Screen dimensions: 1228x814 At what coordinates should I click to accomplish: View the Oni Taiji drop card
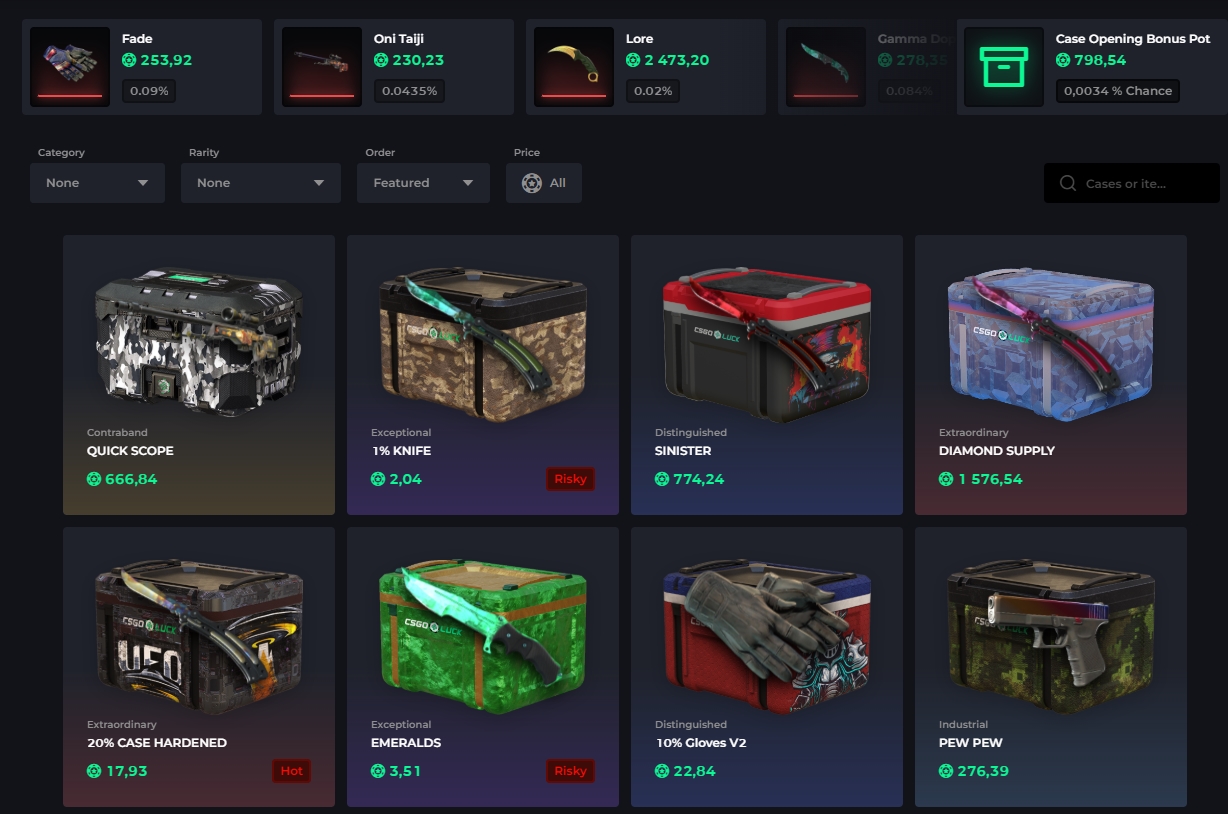(x=394, y=67)
